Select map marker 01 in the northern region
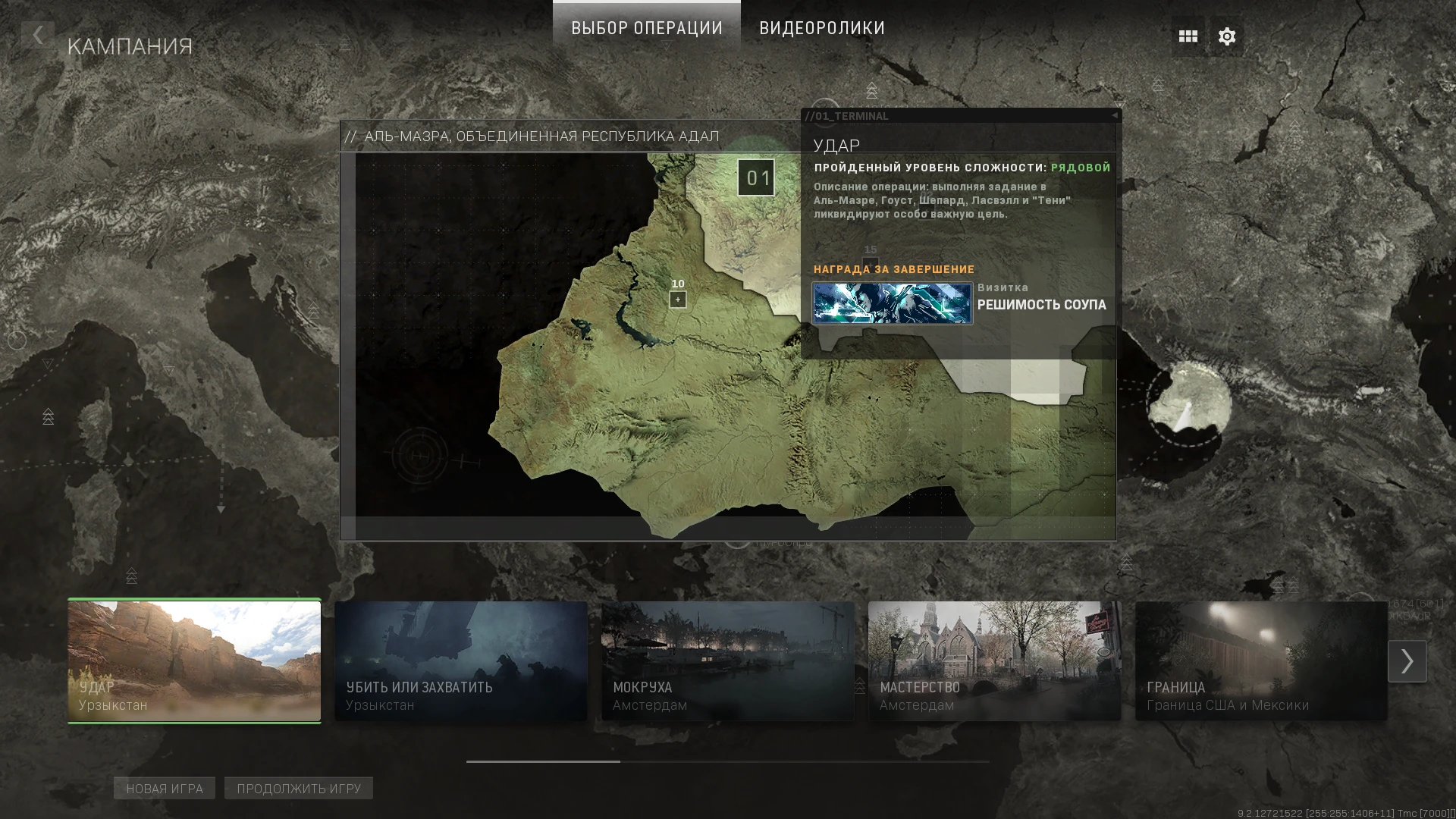This screenshot has height=819, width=1456. (x=756, y=177)
